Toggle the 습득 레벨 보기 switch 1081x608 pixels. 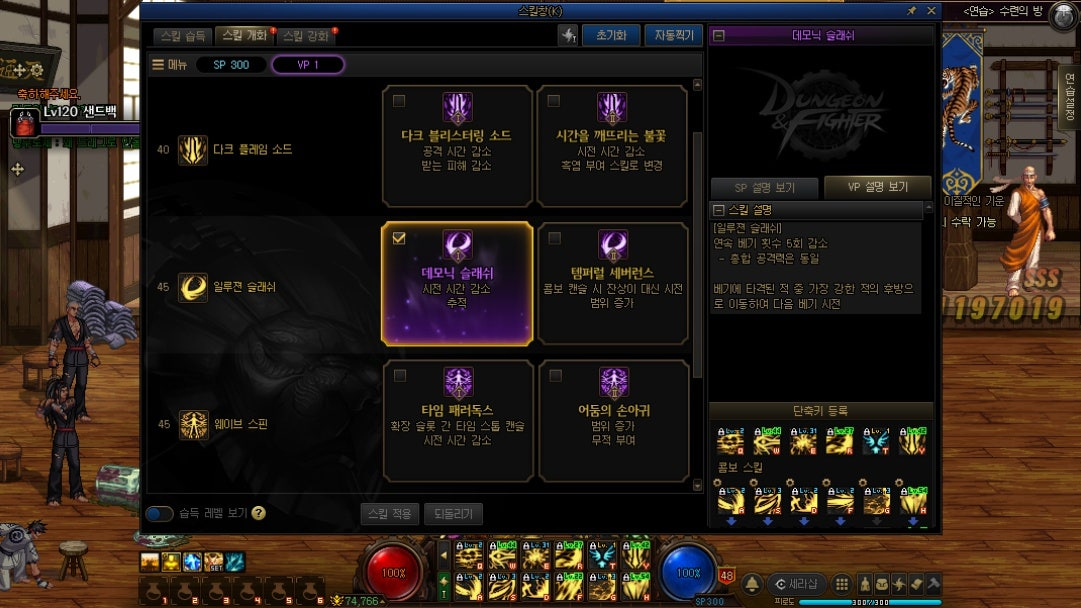[x=159, y=514]
